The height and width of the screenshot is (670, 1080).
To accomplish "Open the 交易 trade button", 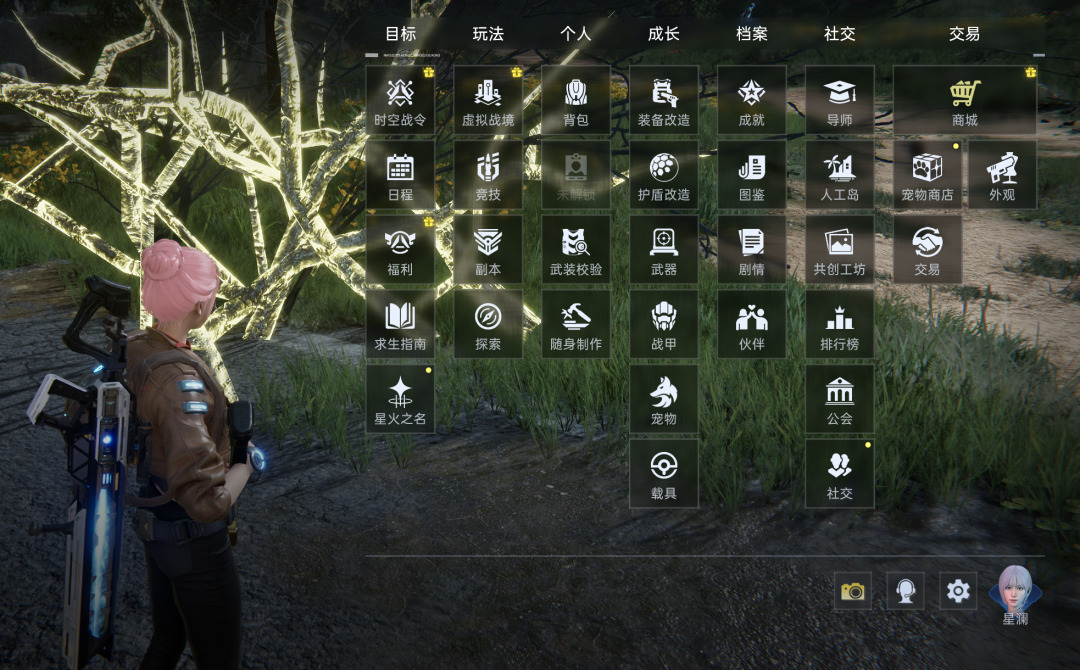I will click(x=927, y=249).
